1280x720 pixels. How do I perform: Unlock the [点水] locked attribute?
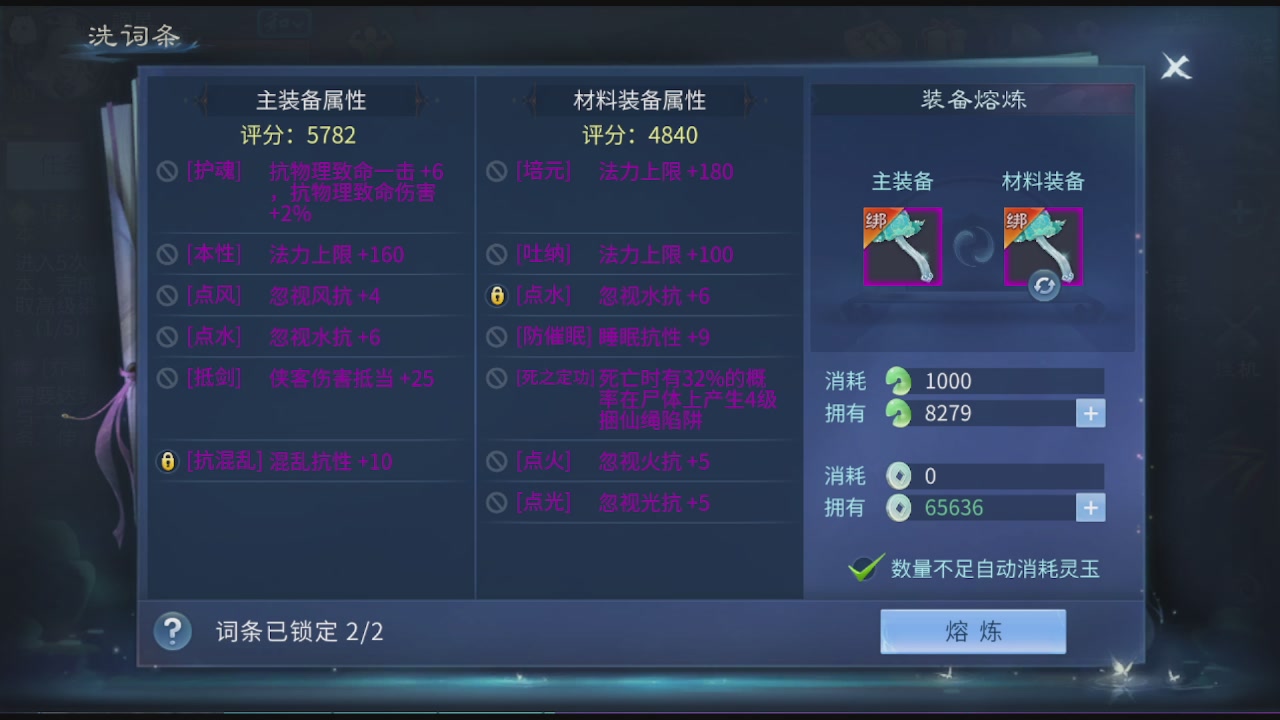497,295
